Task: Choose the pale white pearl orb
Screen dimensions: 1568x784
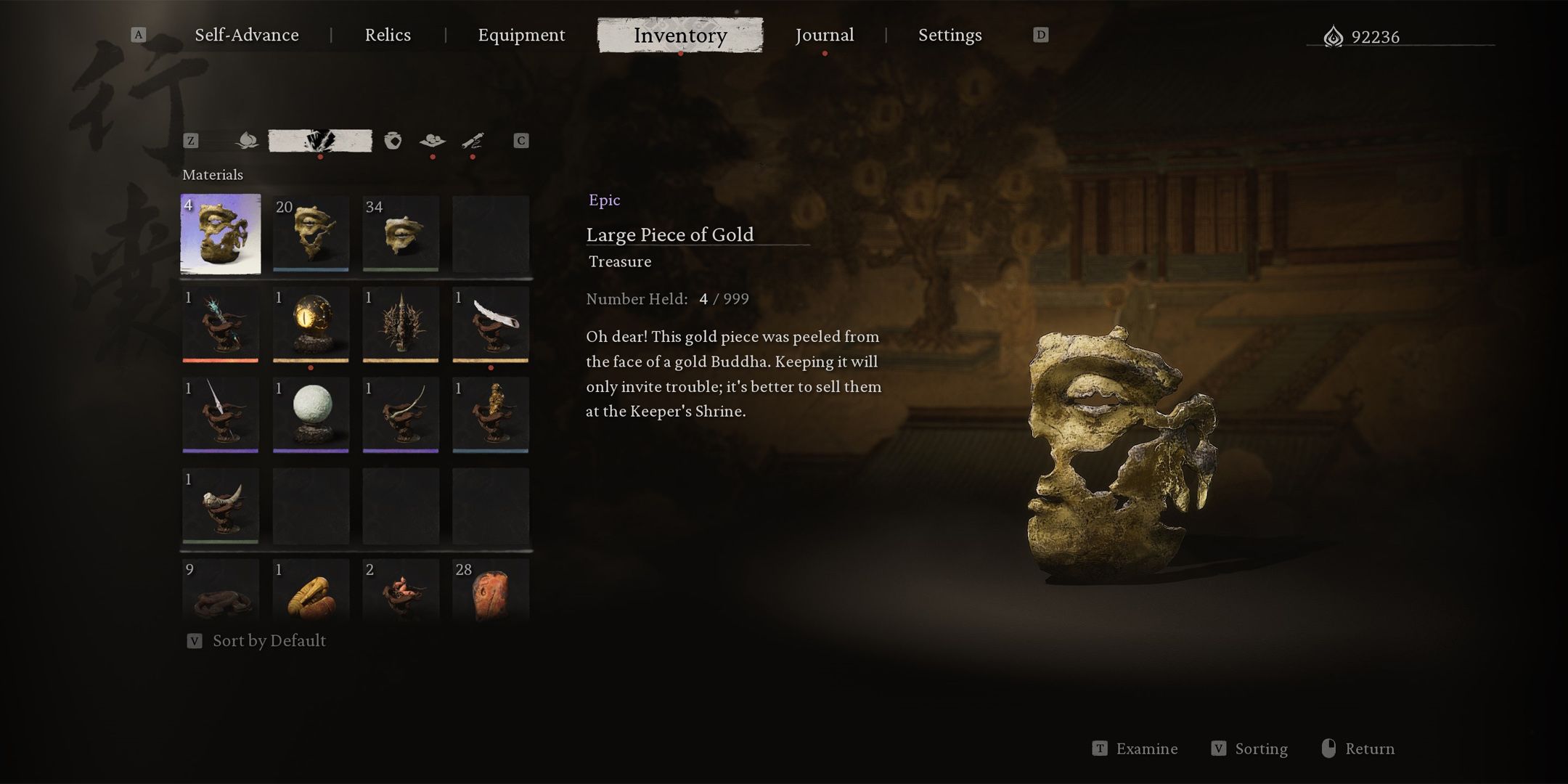Action: point(311,414)
